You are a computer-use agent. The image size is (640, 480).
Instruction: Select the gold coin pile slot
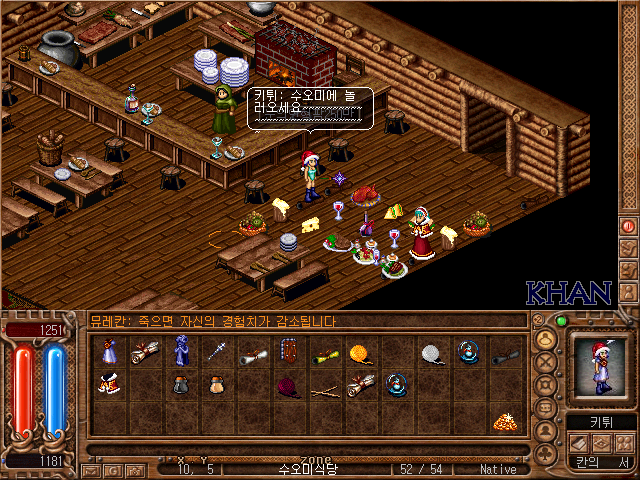pos(506,422)
